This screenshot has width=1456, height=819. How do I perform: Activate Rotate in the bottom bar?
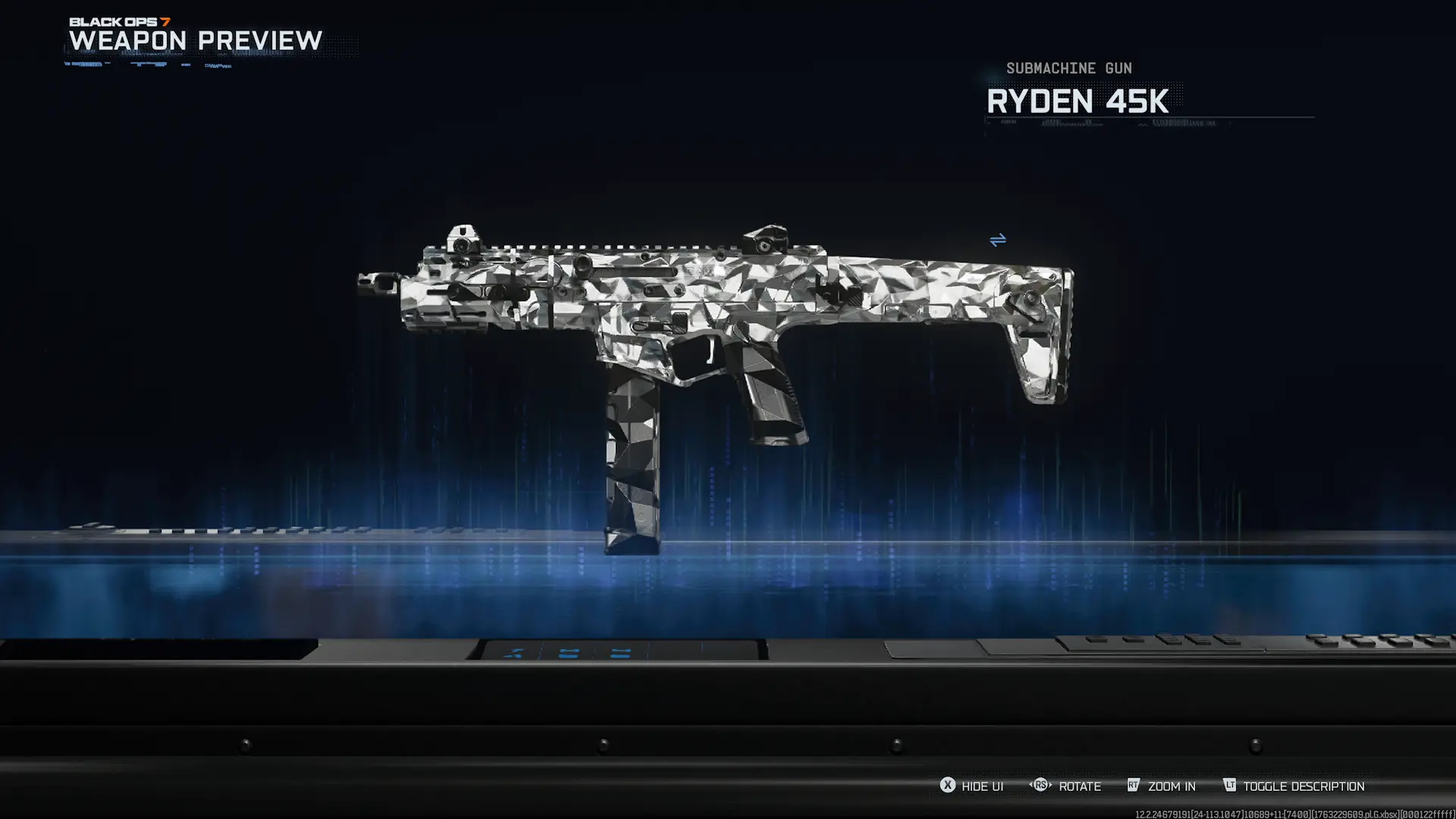coord(1080,786)
